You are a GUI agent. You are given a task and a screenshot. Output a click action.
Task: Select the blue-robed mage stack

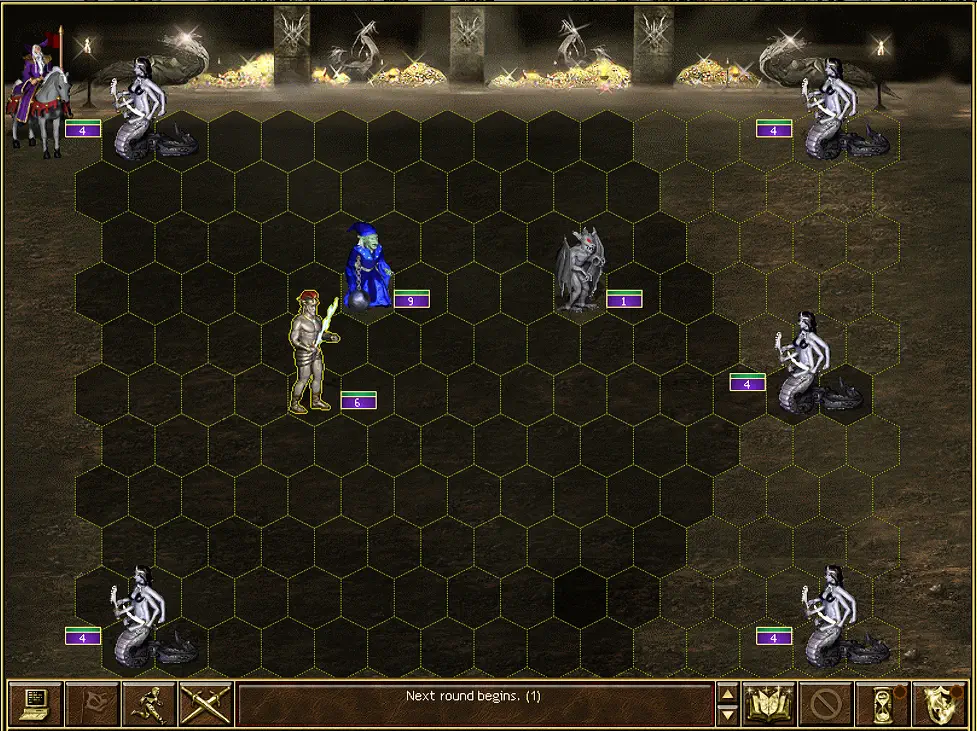367,265
